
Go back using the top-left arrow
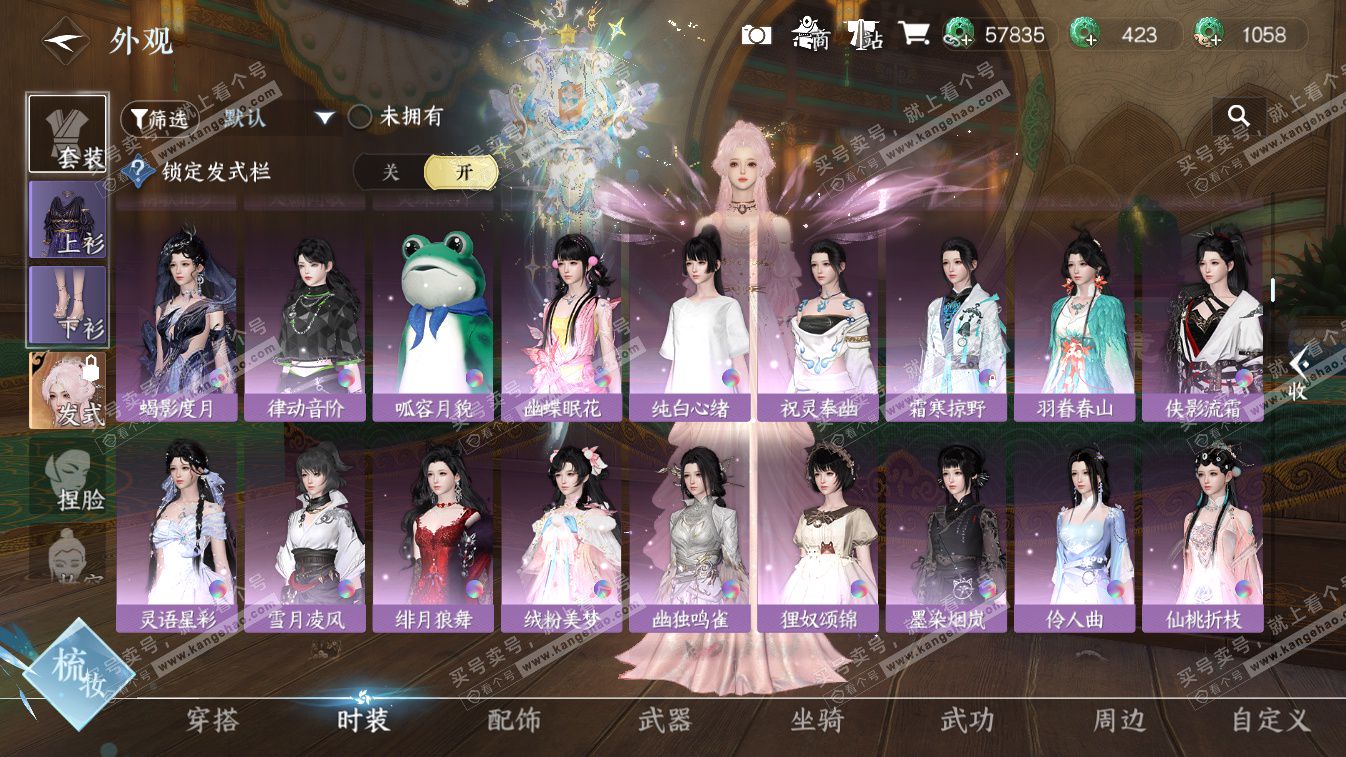click(x=62, y=40)
